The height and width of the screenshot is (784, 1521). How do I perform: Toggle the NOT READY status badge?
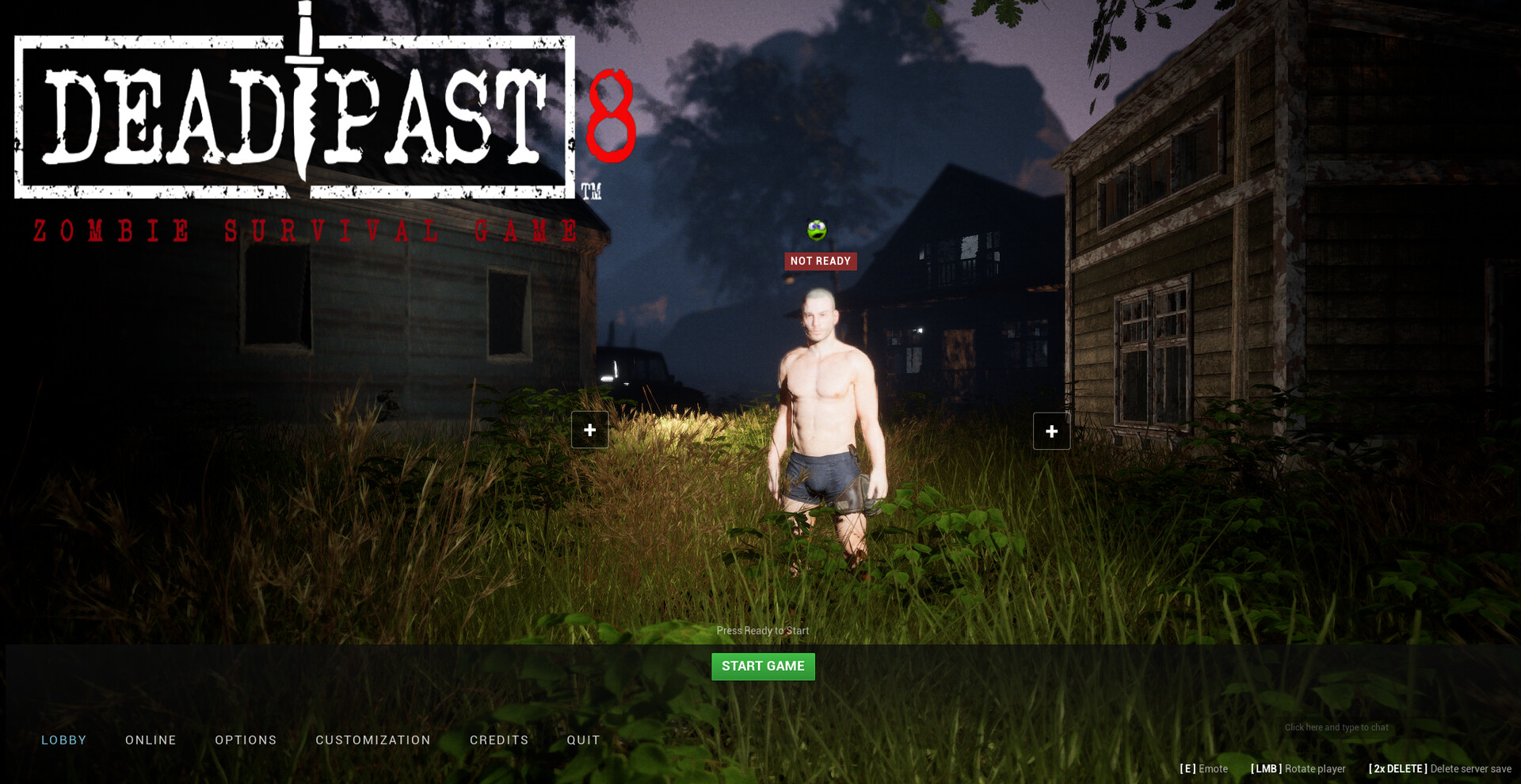[x=820, y=261]
